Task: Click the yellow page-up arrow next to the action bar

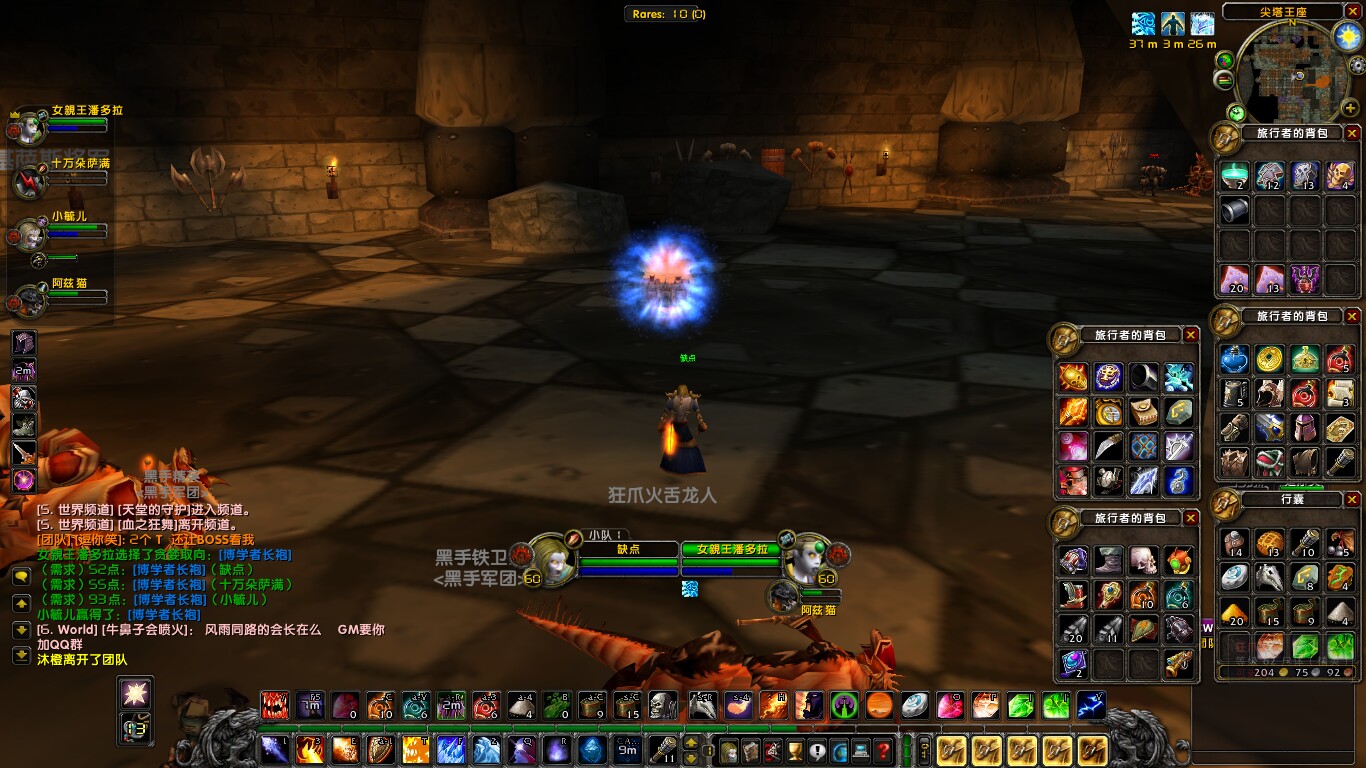Action: 690,742
